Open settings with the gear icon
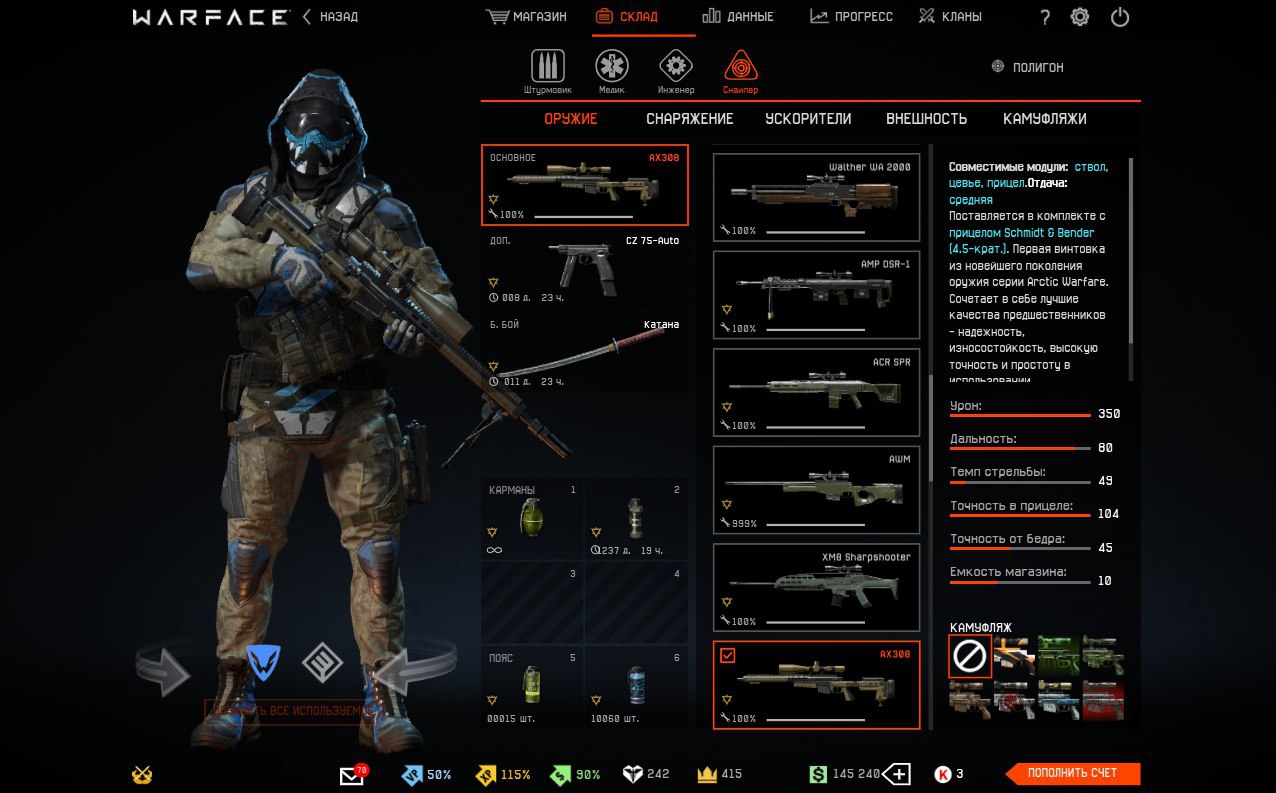 (x=1080, y=17)
